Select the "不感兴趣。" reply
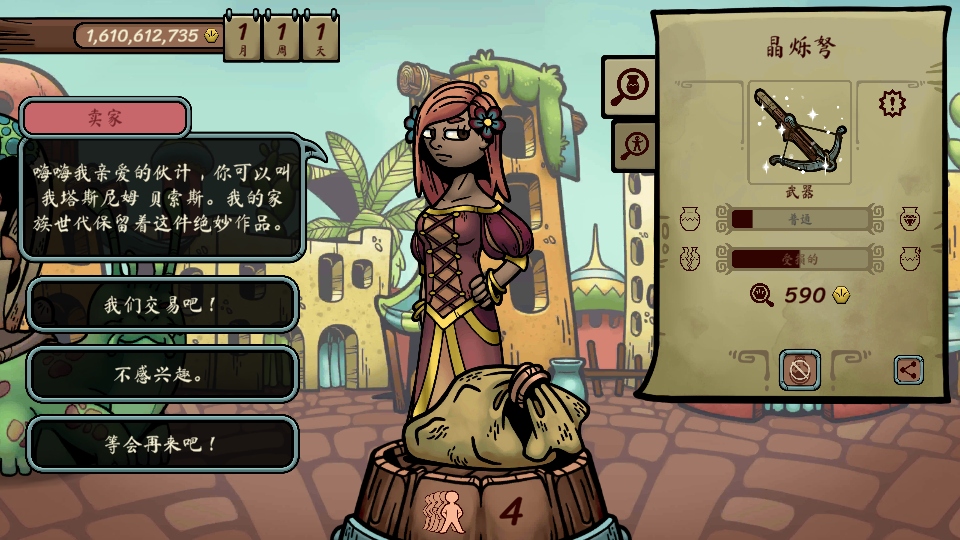960x540 pixels. 161,375
